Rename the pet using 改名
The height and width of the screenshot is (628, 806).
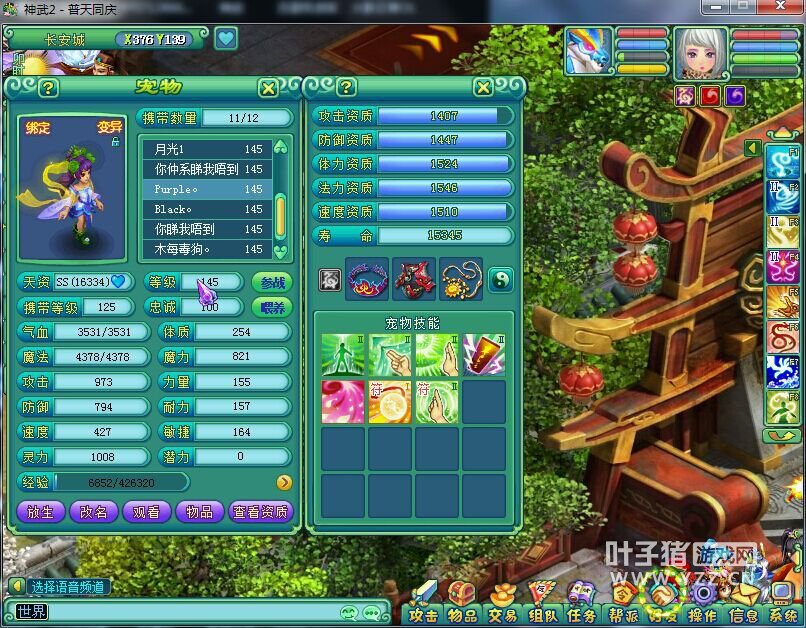(x=93, y=511)
